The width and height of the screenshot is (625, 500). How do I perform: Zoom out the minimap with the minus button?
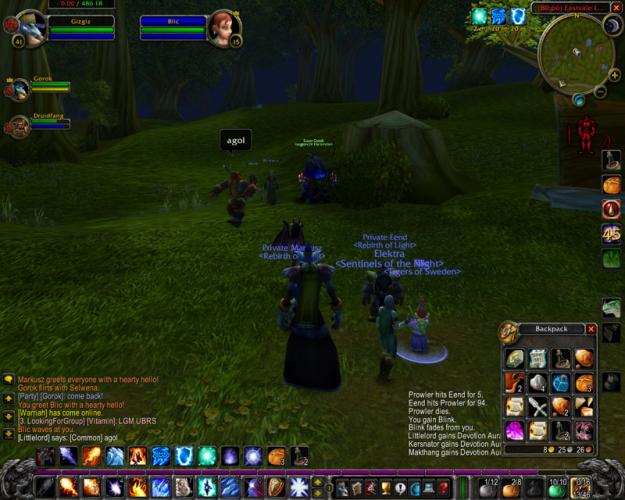pos(600,91)
